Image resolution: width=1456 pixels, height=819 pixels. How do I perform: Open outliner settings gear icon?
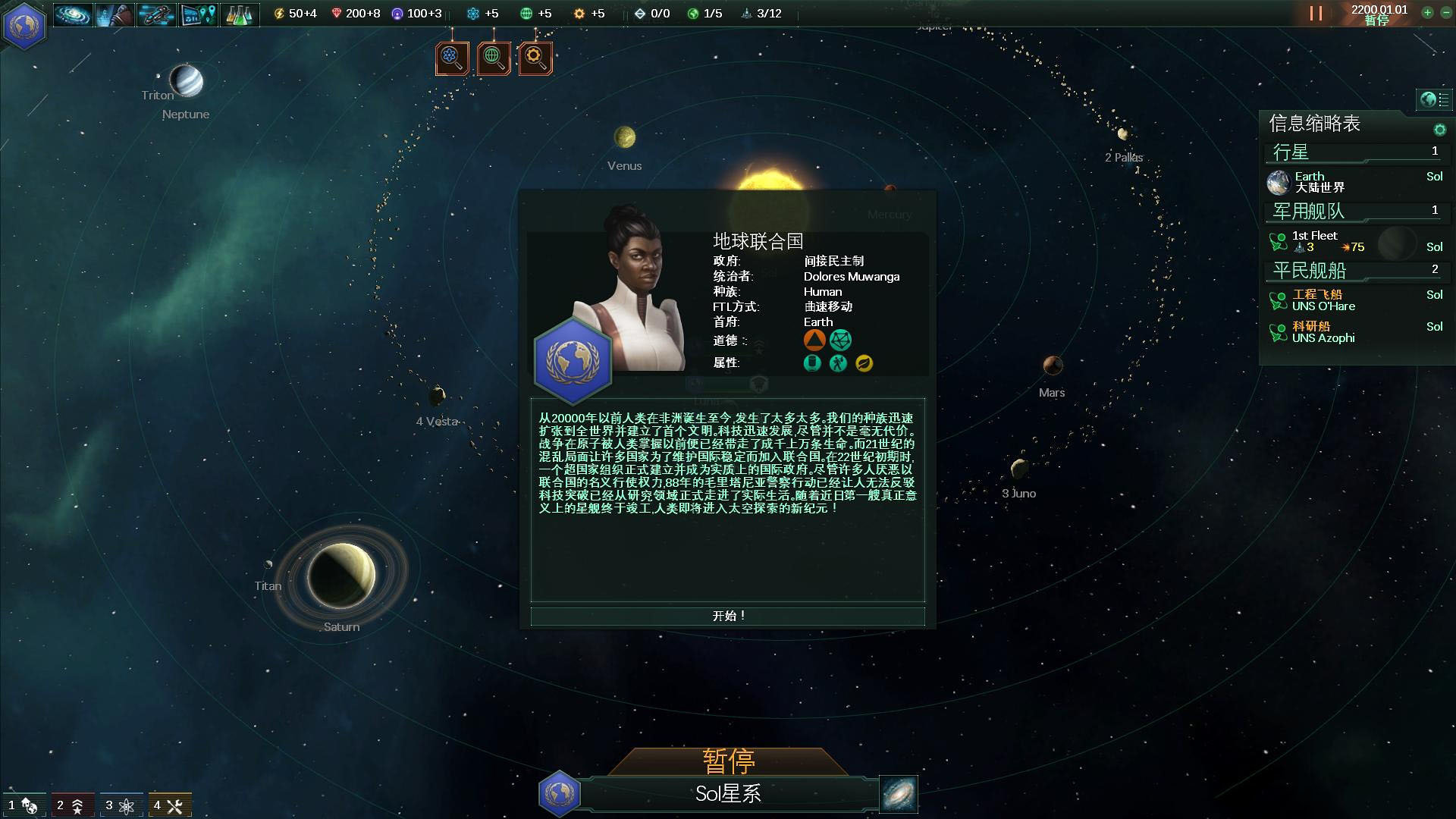(x=1439, y=130)
